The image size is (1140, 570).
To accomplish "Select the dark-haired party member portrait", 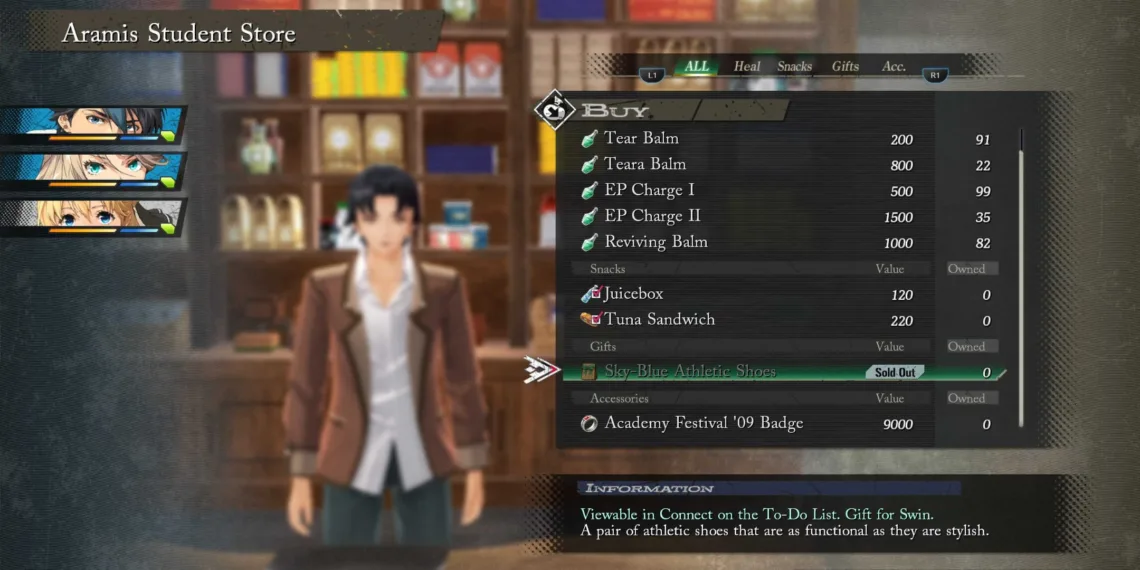I will click(x=94, y=125).
